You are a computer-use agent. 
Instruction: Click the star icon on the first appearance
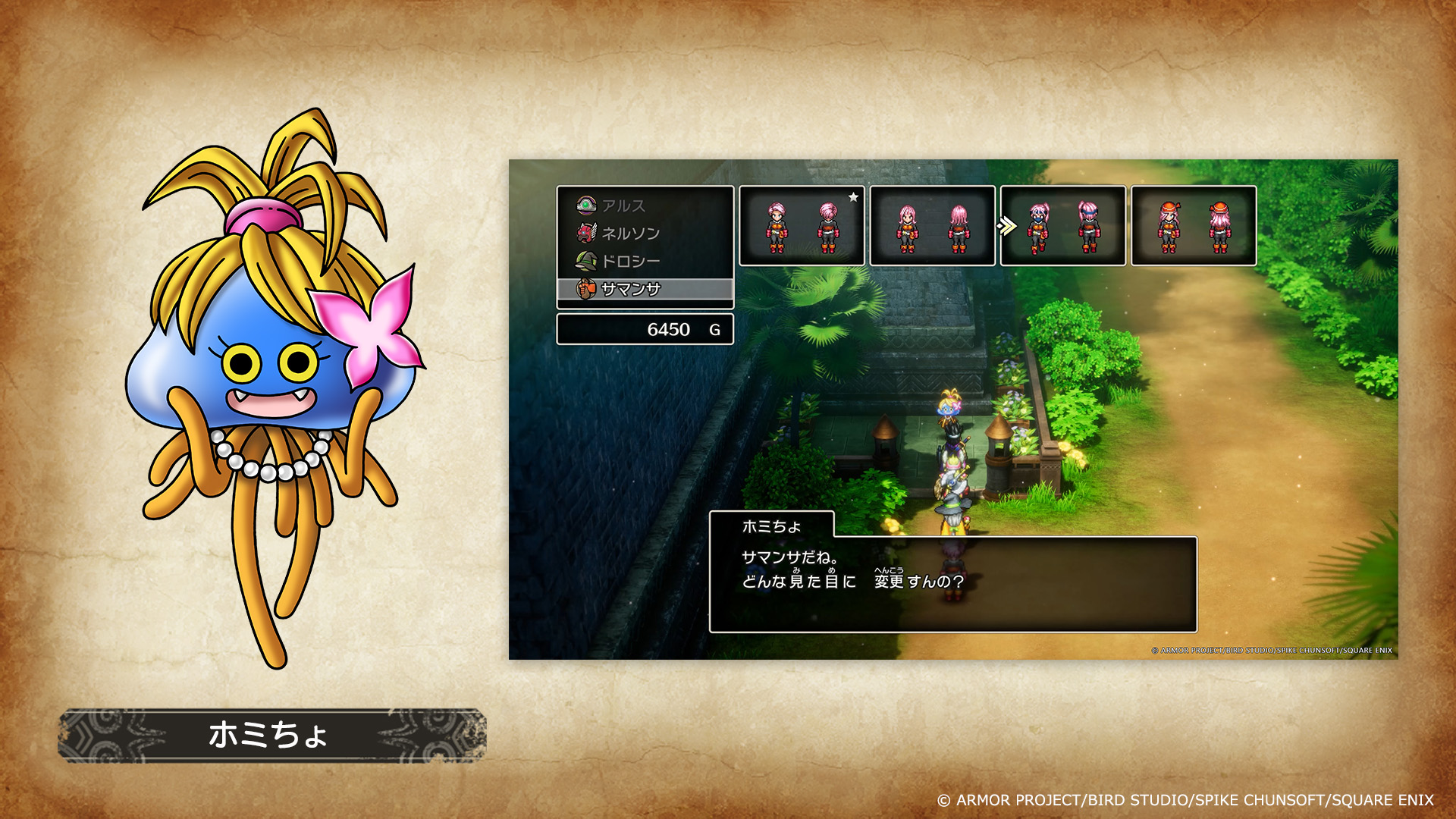(x=855, y=196)
